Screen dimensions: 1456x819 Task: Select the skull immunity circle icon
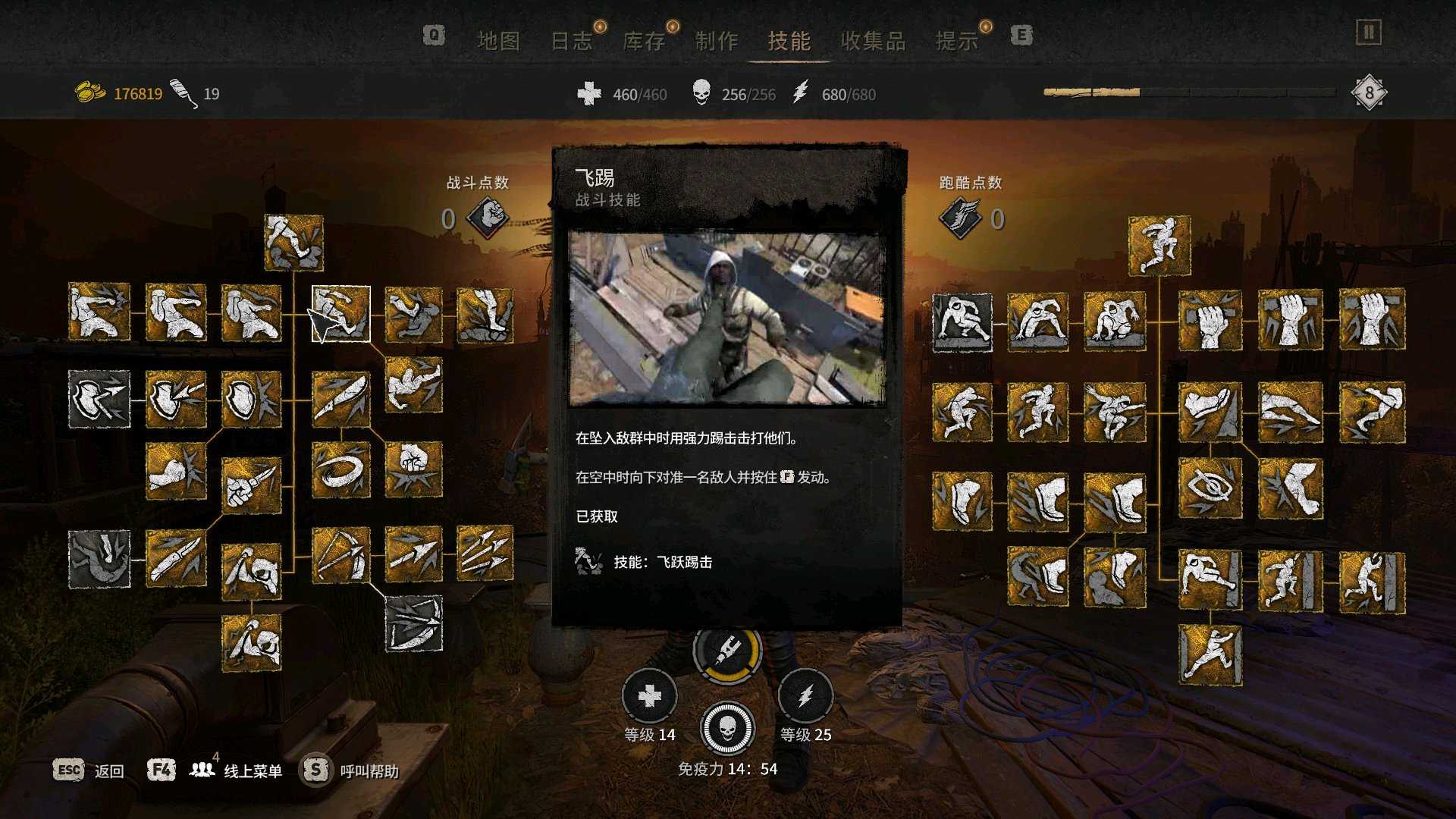coord(727,728)
